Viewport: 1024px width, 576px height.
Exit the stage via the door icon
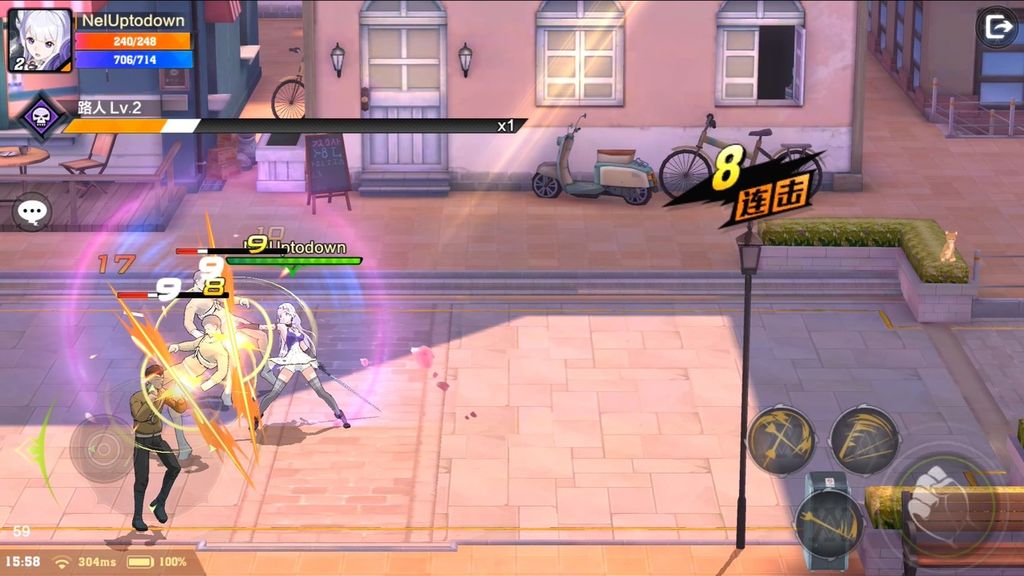[x=996, y=27]
